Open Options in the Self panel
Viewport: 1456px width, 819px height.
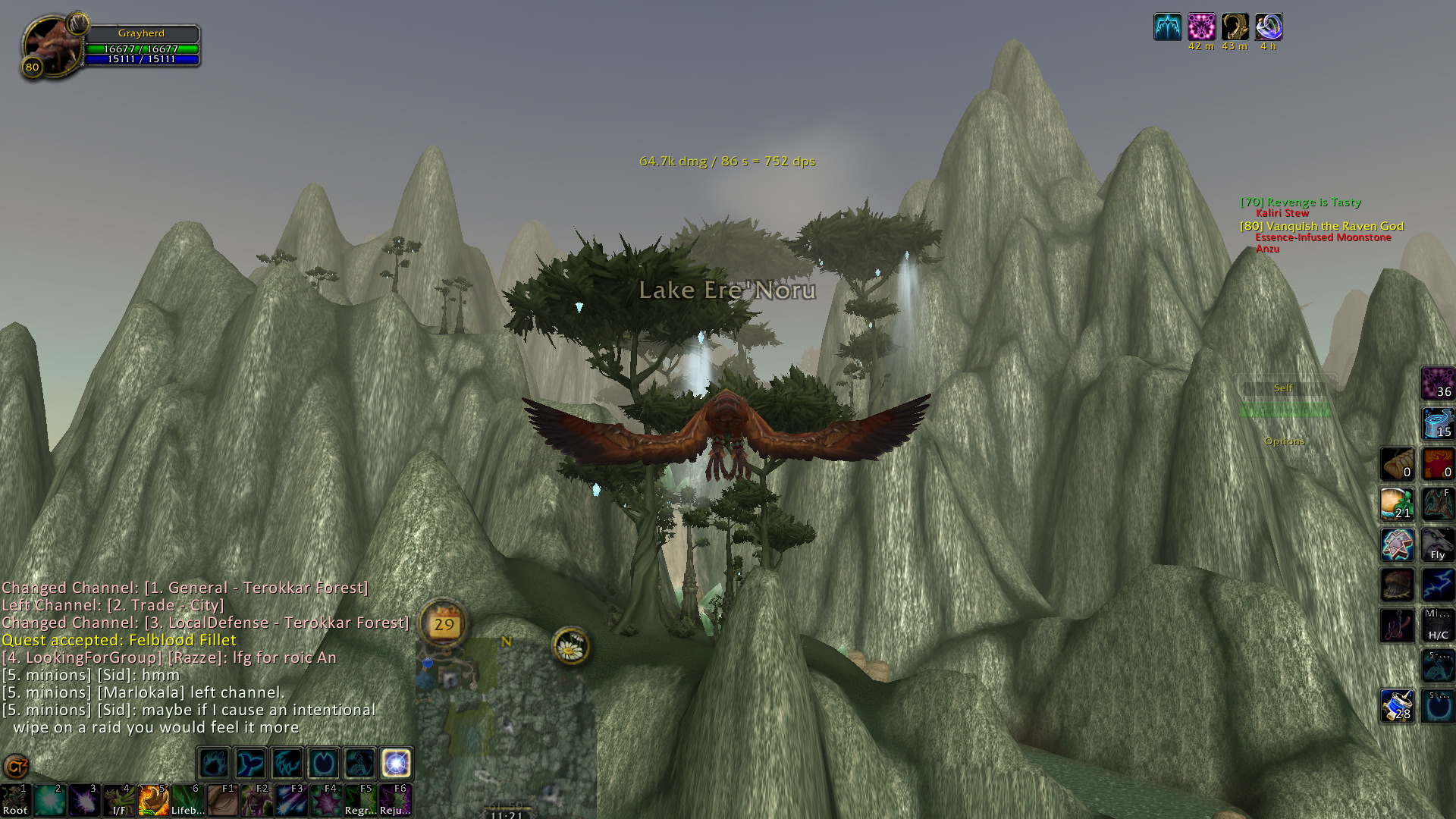point(1284,441)
